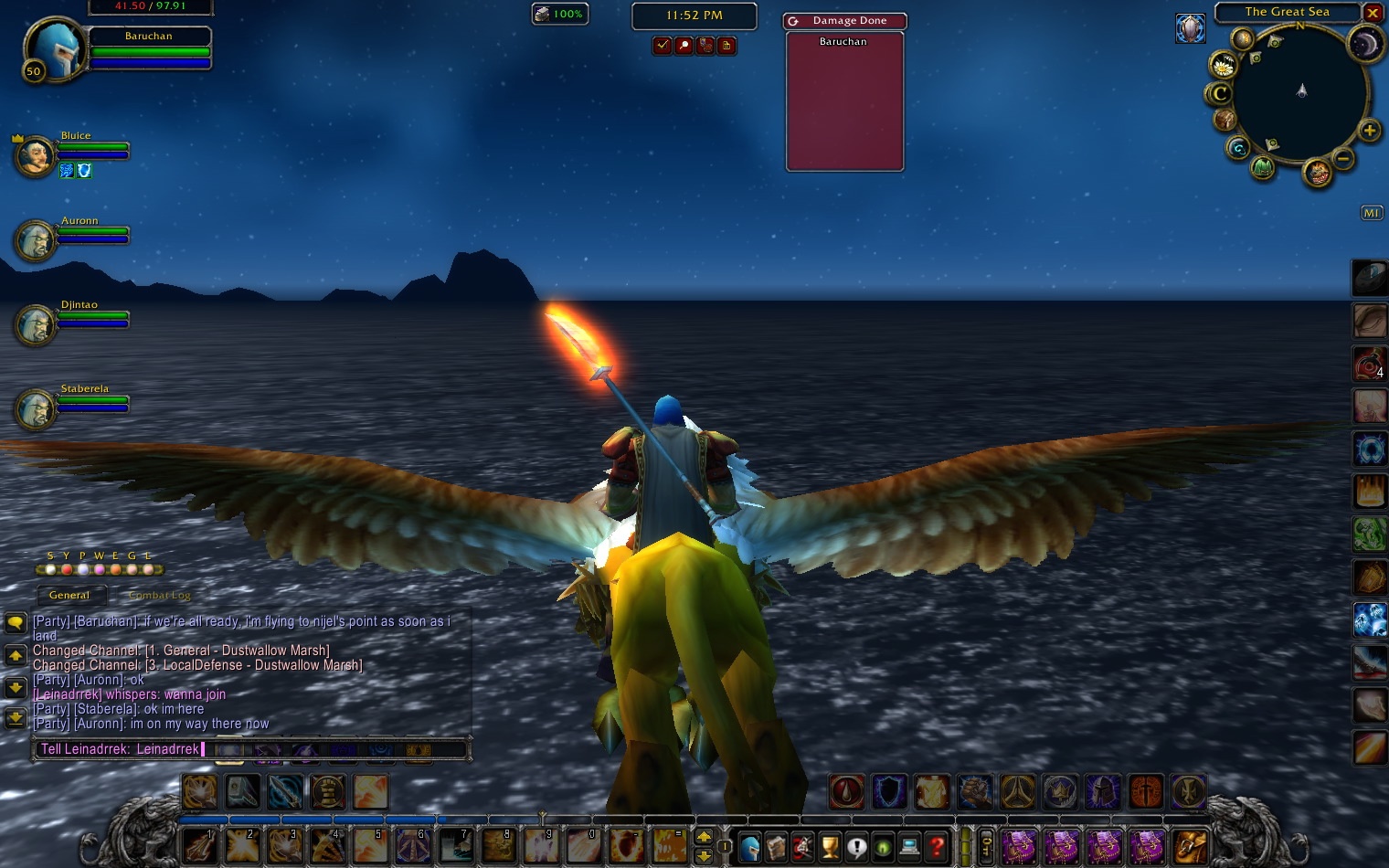
Task: Jump chat to the bottom
Action: pyautogui.click(x=16, y=719)
